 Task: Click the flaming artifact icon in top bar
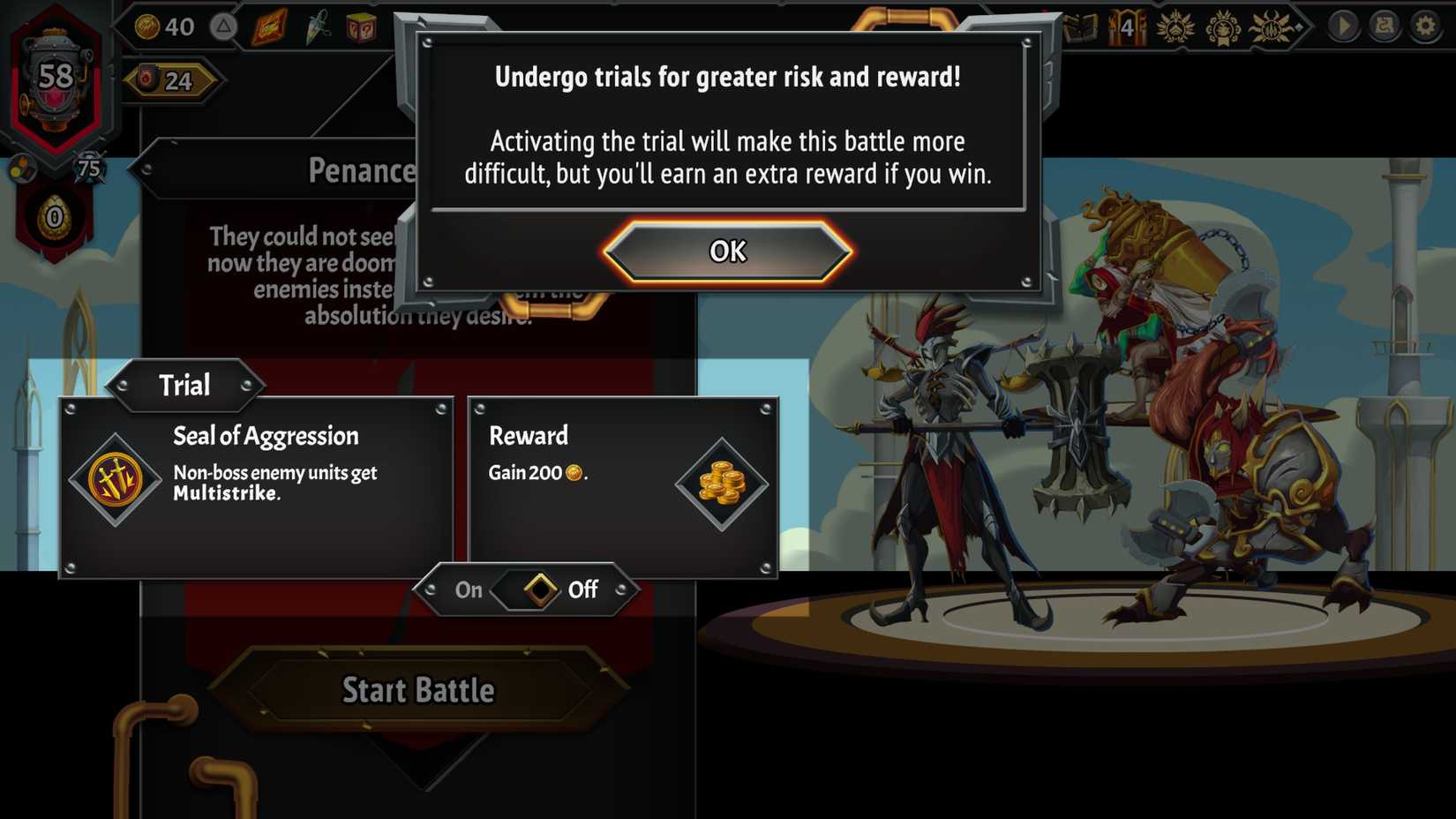[x=268, y=26]
